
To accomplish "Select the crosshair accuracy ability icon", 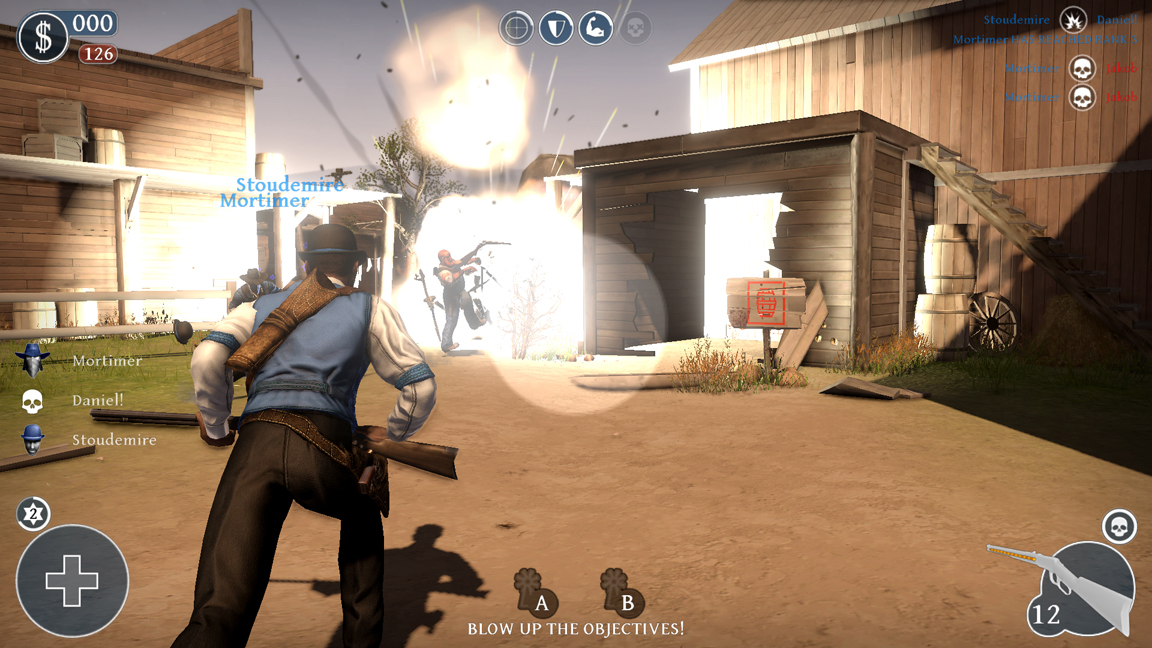I will click(516, 28).
